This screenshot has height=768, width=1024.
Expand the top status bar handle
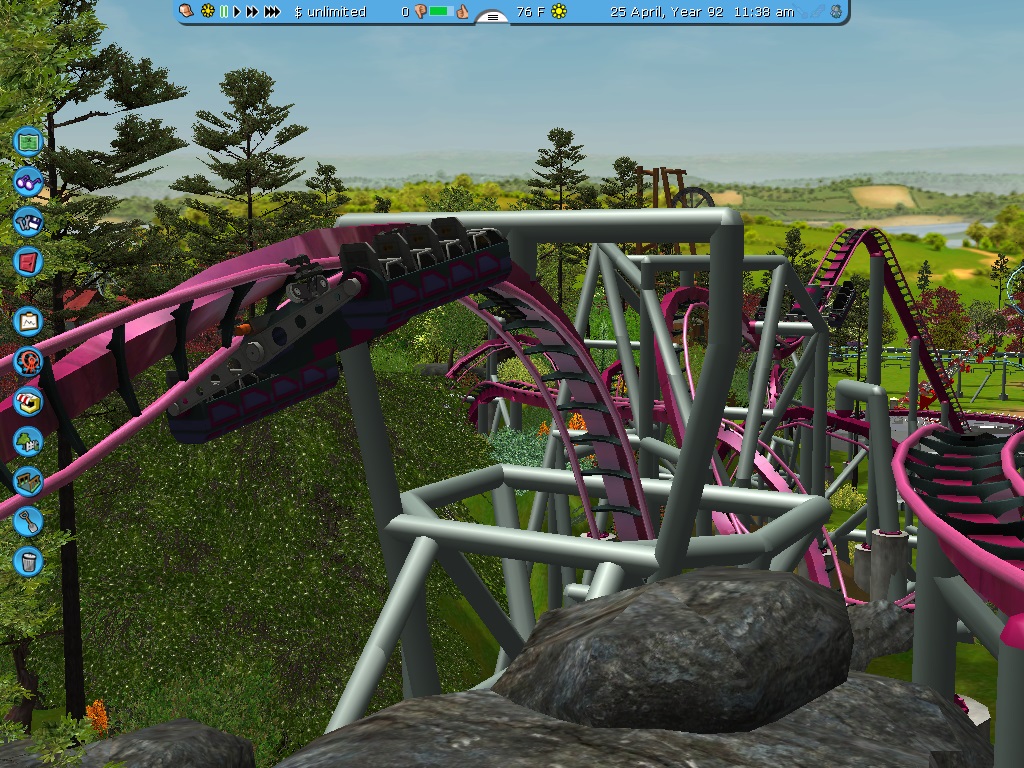pos(491,17)
